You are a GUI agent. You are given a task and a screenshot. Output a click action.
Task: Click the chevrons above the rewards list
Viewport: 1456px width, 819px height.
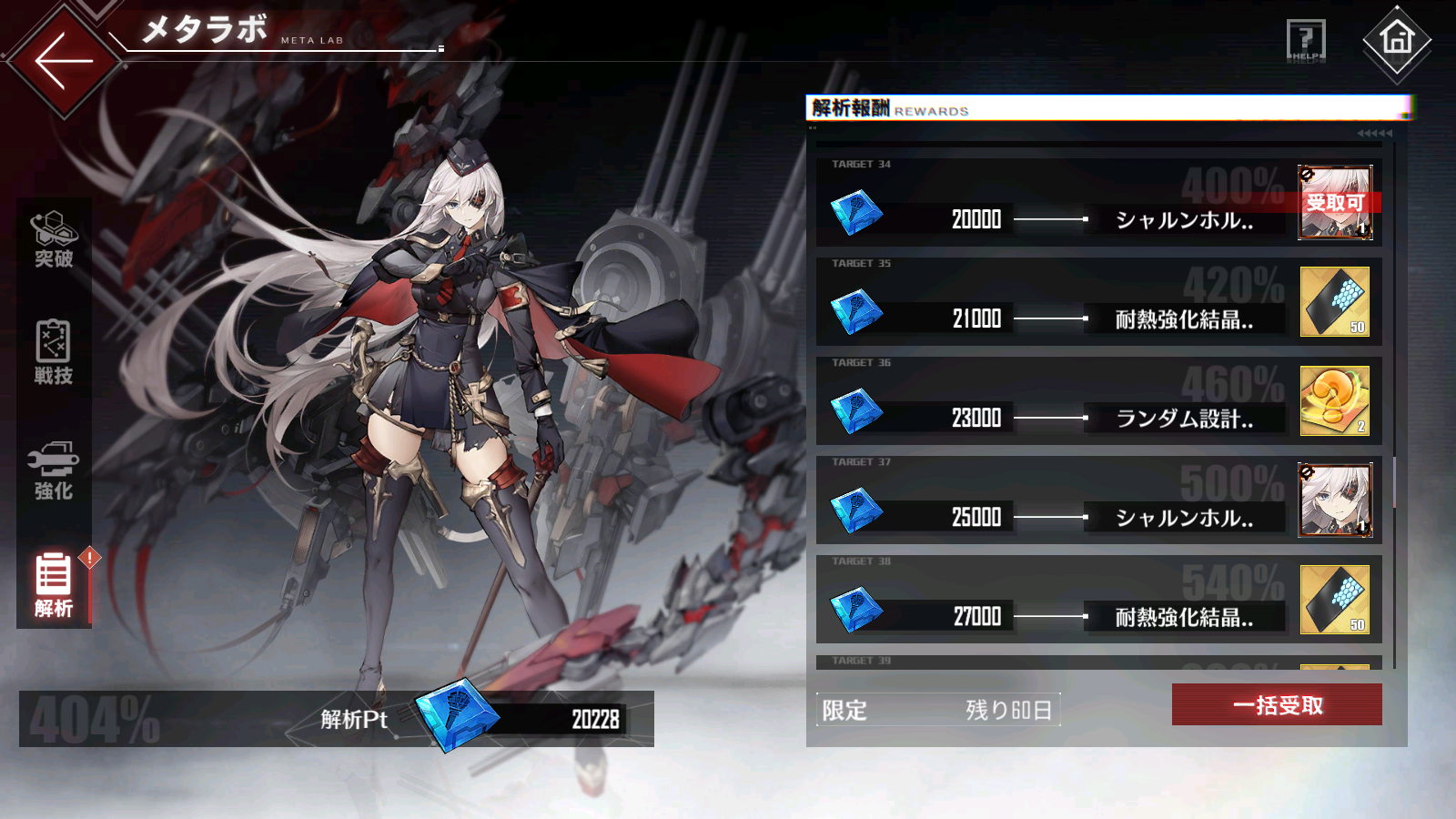(x=1374, y=133)
